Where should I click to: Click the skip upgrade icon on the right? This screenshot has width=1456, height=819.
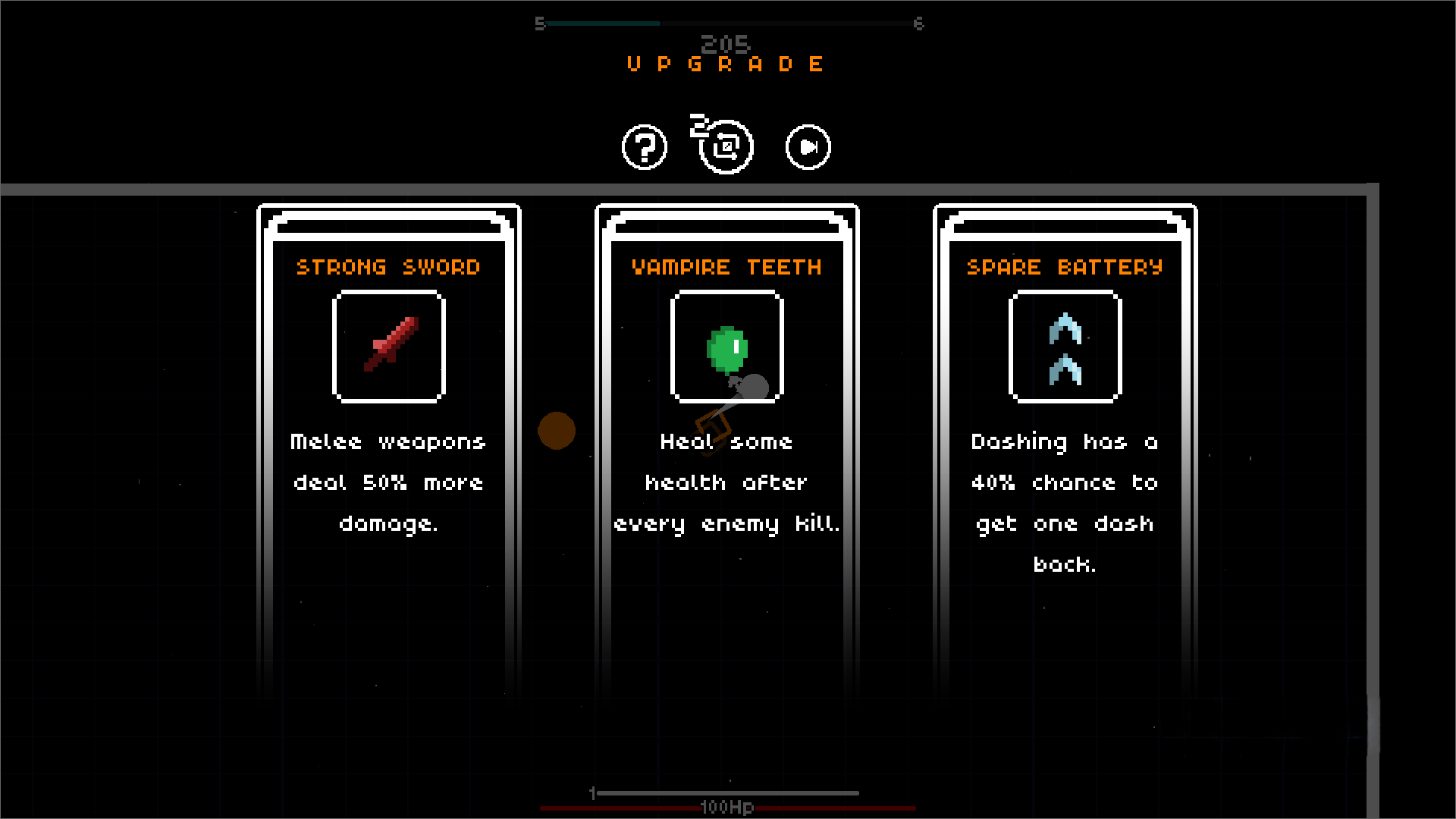(x=806, y=146)
